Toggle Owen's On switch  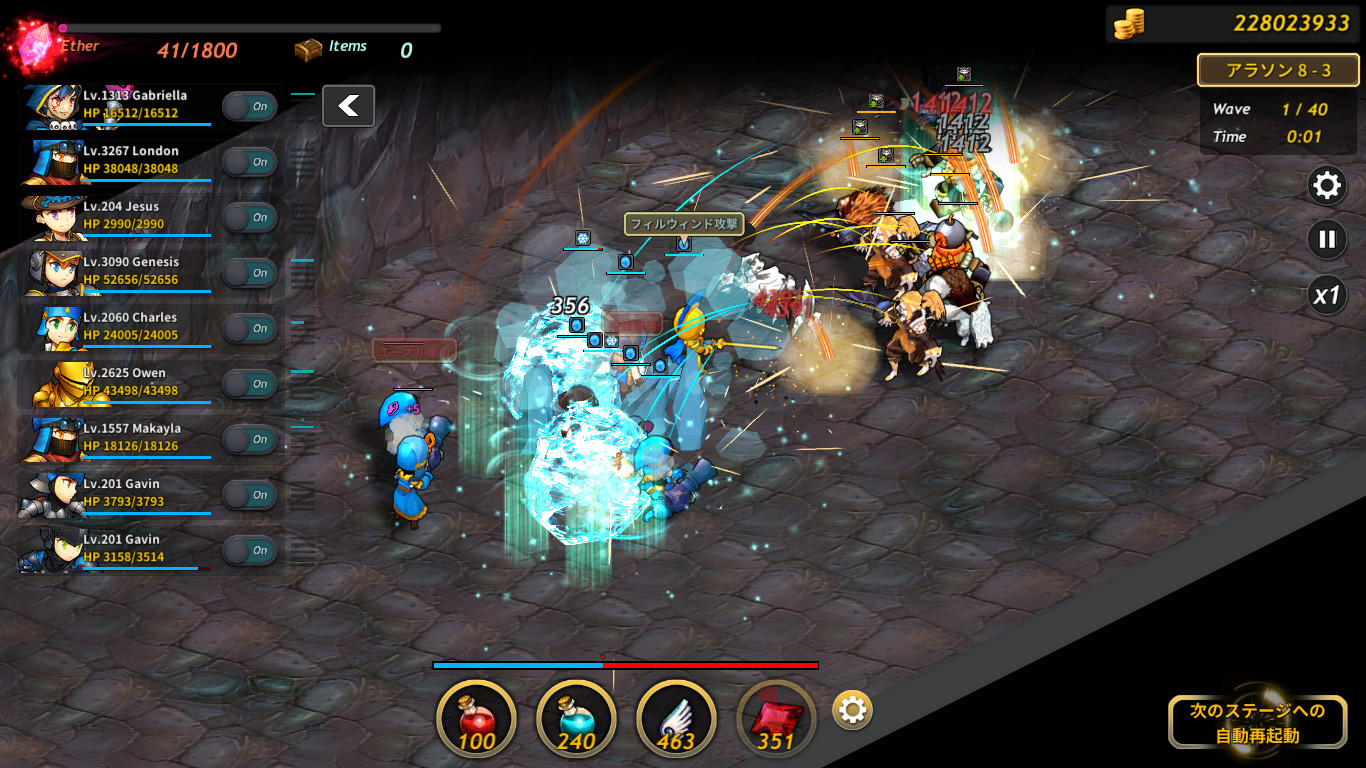coord(249,384)
